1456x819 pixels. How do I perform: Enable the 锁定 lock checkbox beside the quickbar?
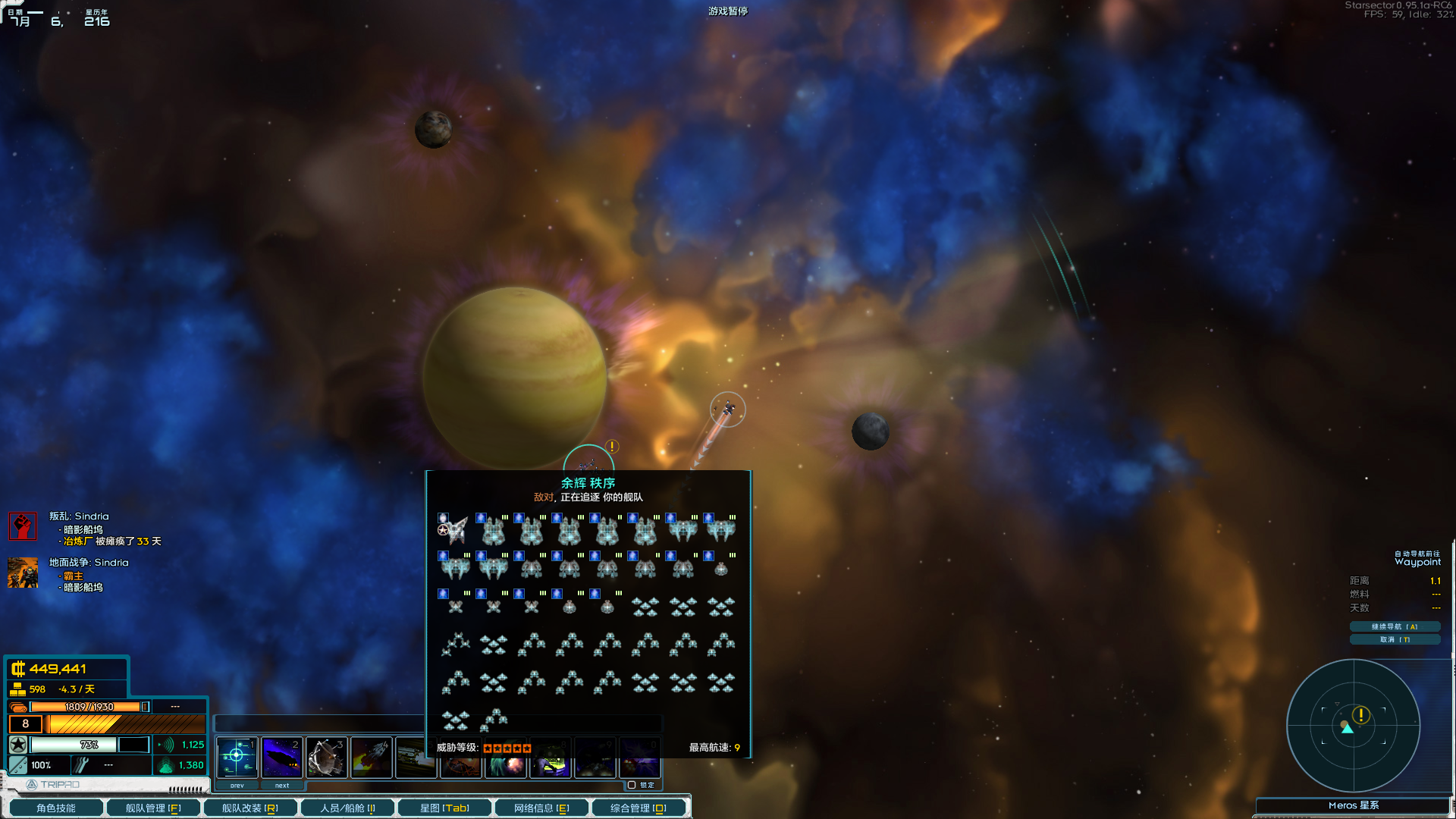pos(630,785)
